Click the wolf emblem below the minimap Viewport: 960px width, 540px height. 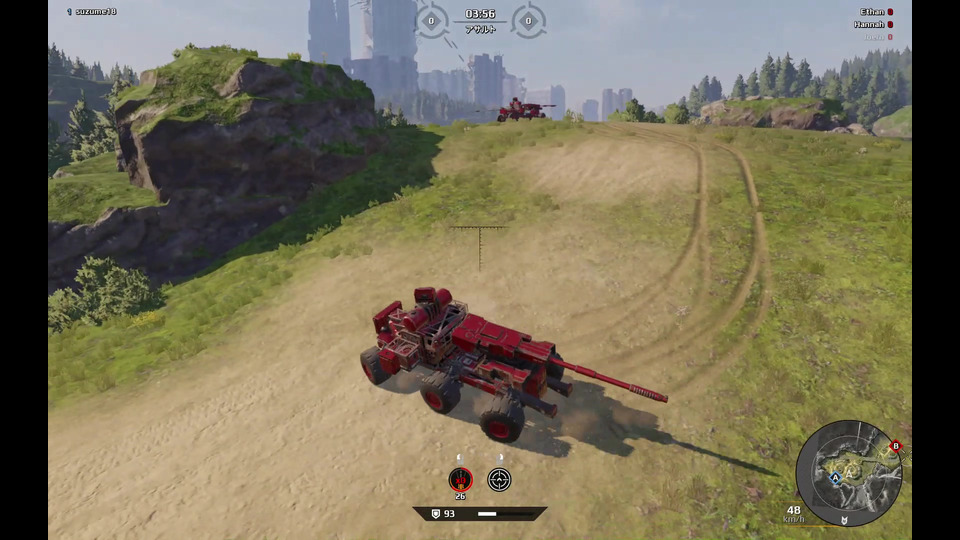point(845,520)
